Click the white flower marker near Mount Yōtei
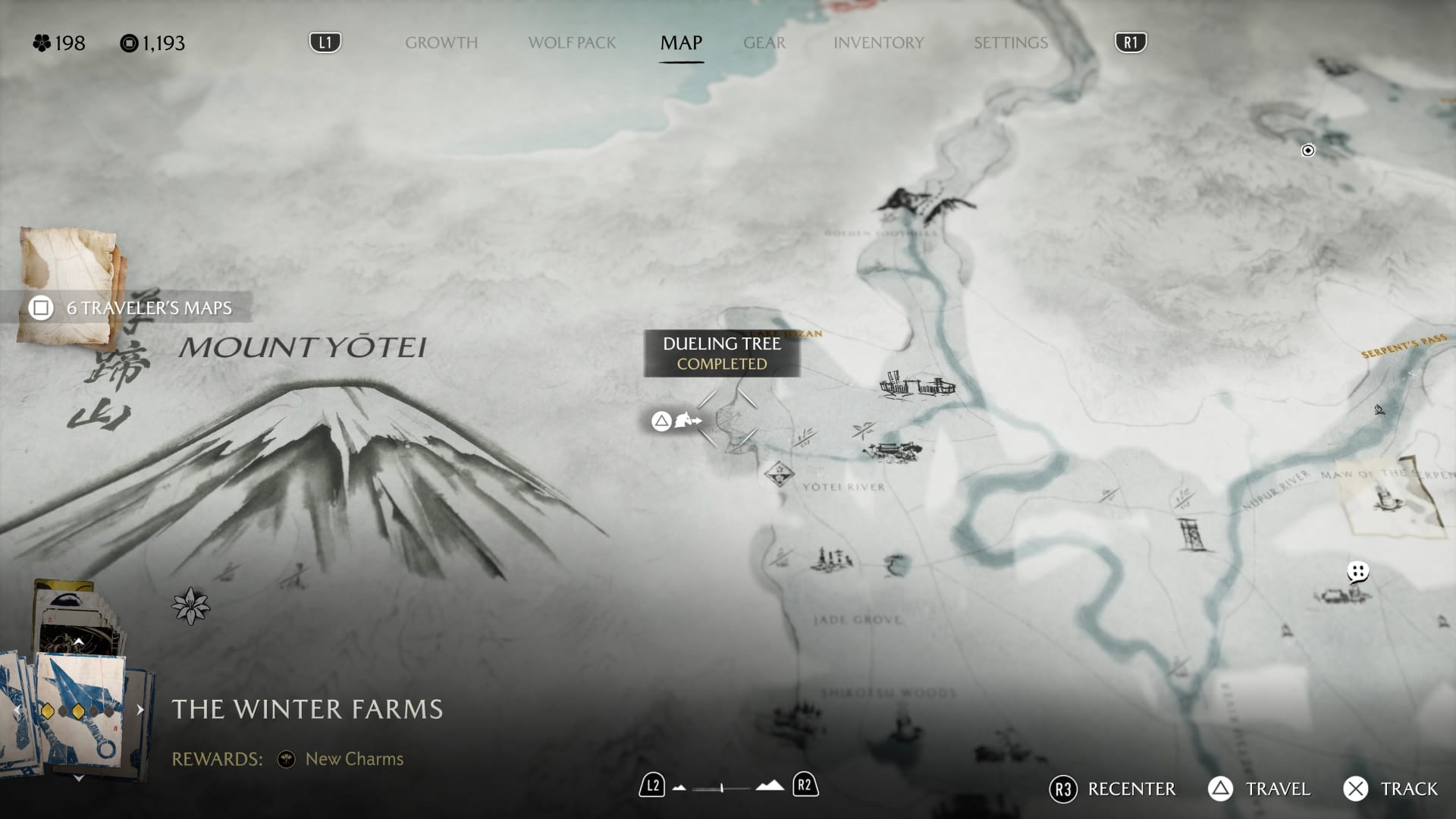The height and width of the screenshot is (819, 1456). [x=190, y=606]
